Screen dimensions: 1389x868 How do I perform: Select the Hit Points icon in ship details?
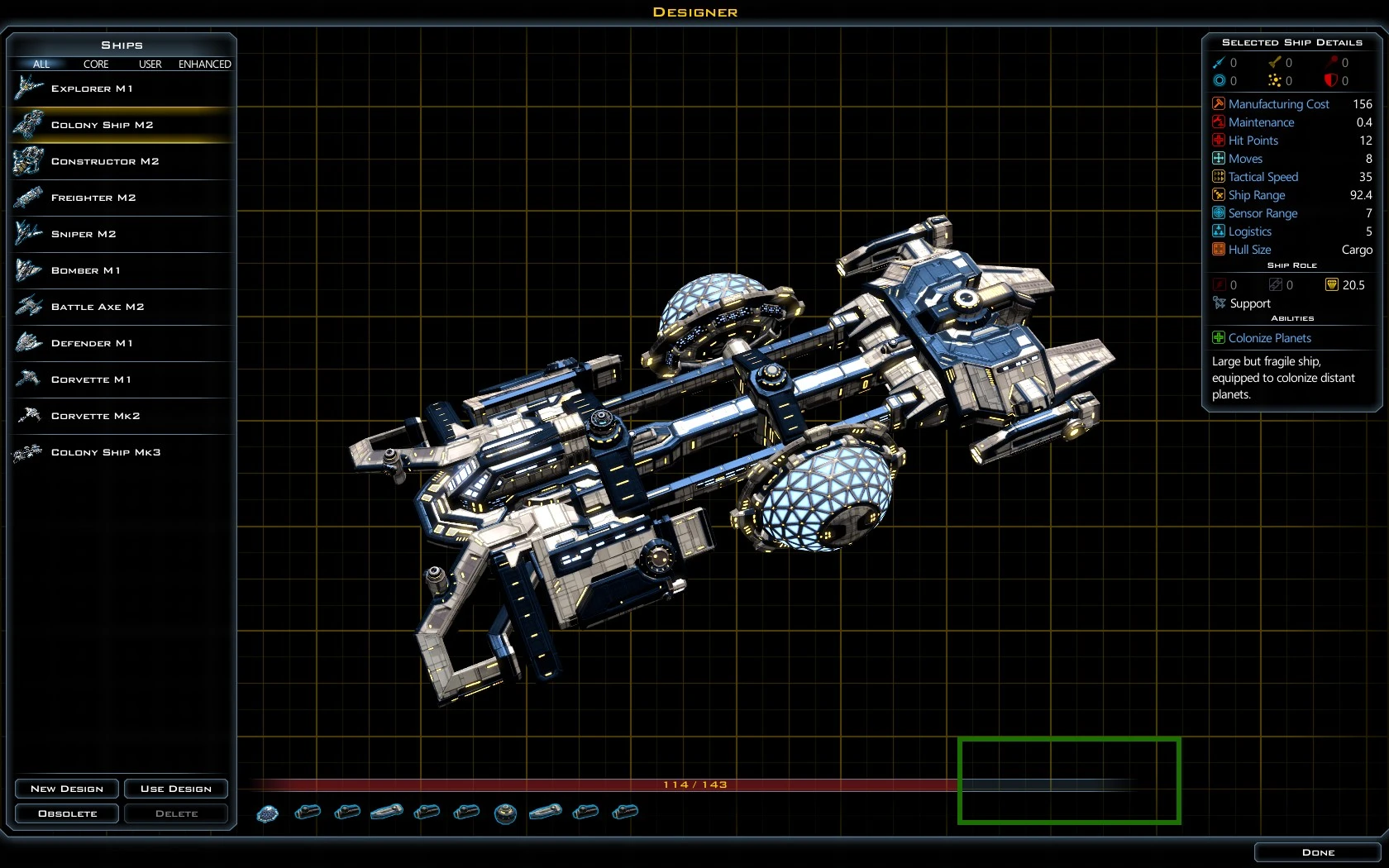coord(1219,141)
